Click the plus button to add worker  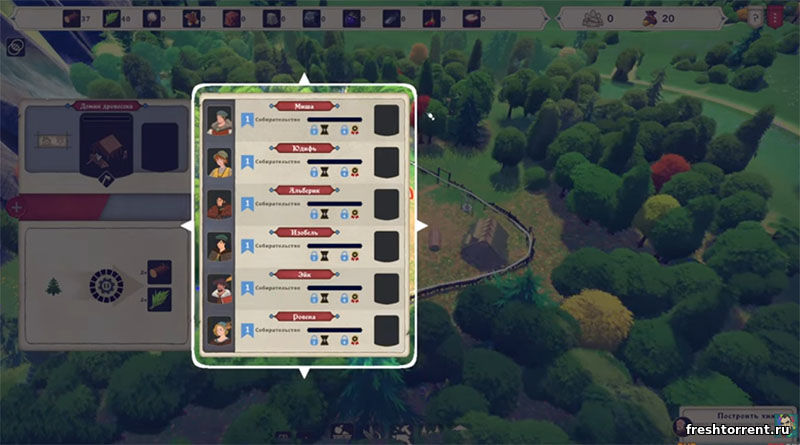click(x=14, y=208)
